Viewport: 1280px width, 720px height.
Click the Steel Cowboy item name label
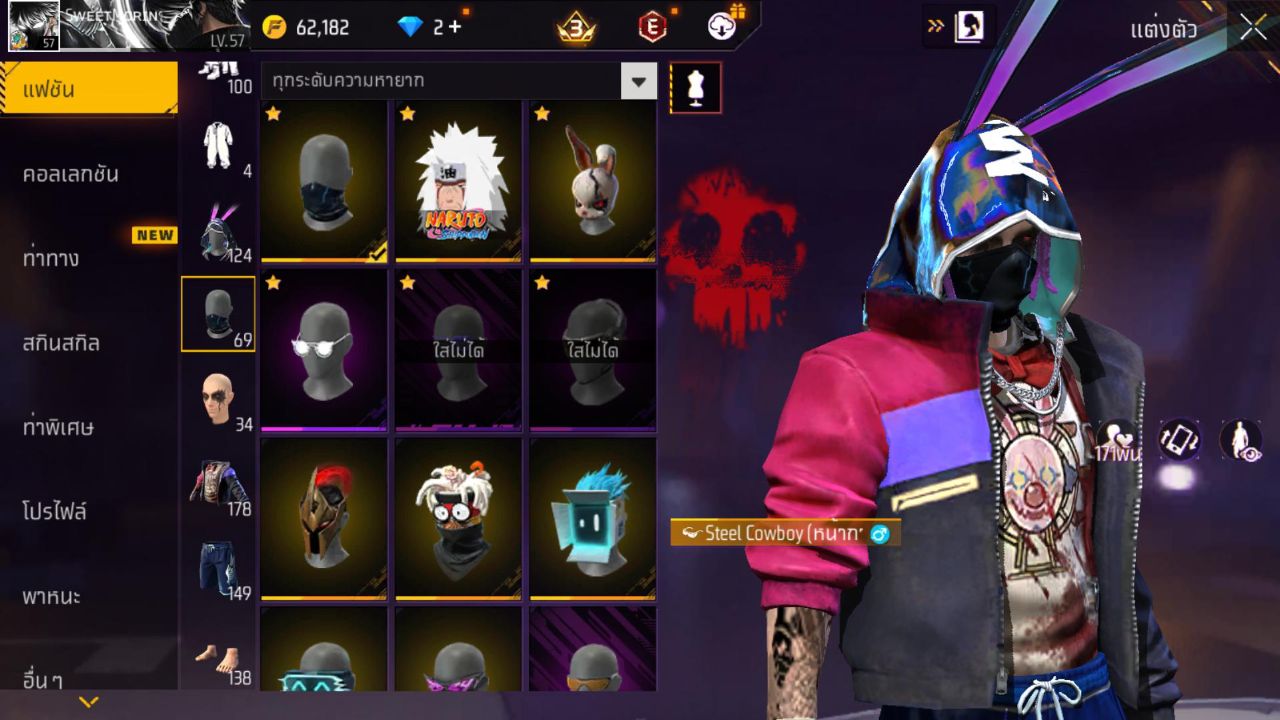(782, 534)
